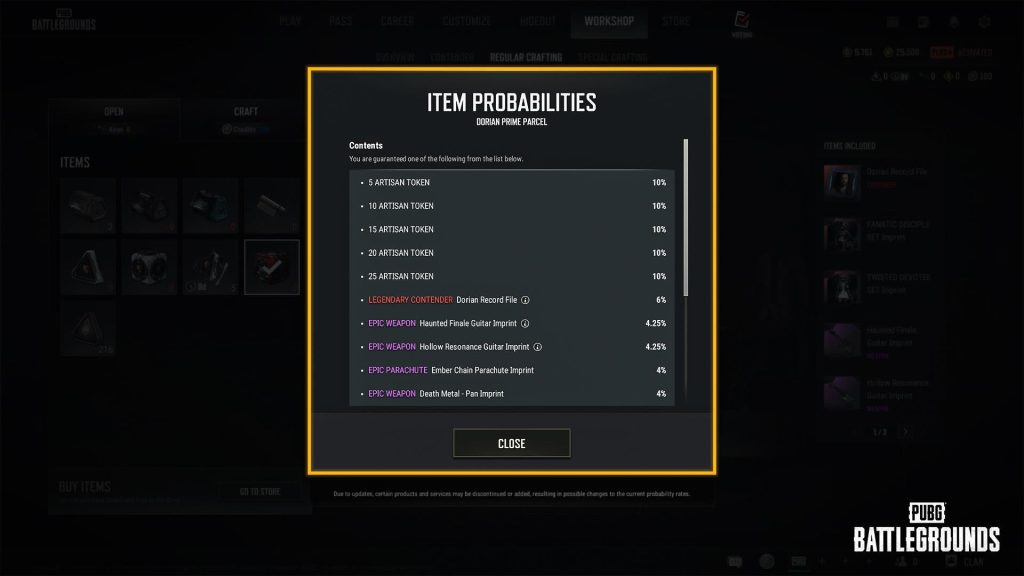Choose the 25 Artisan Token row

pyautogui.click(x=511, y=276)
